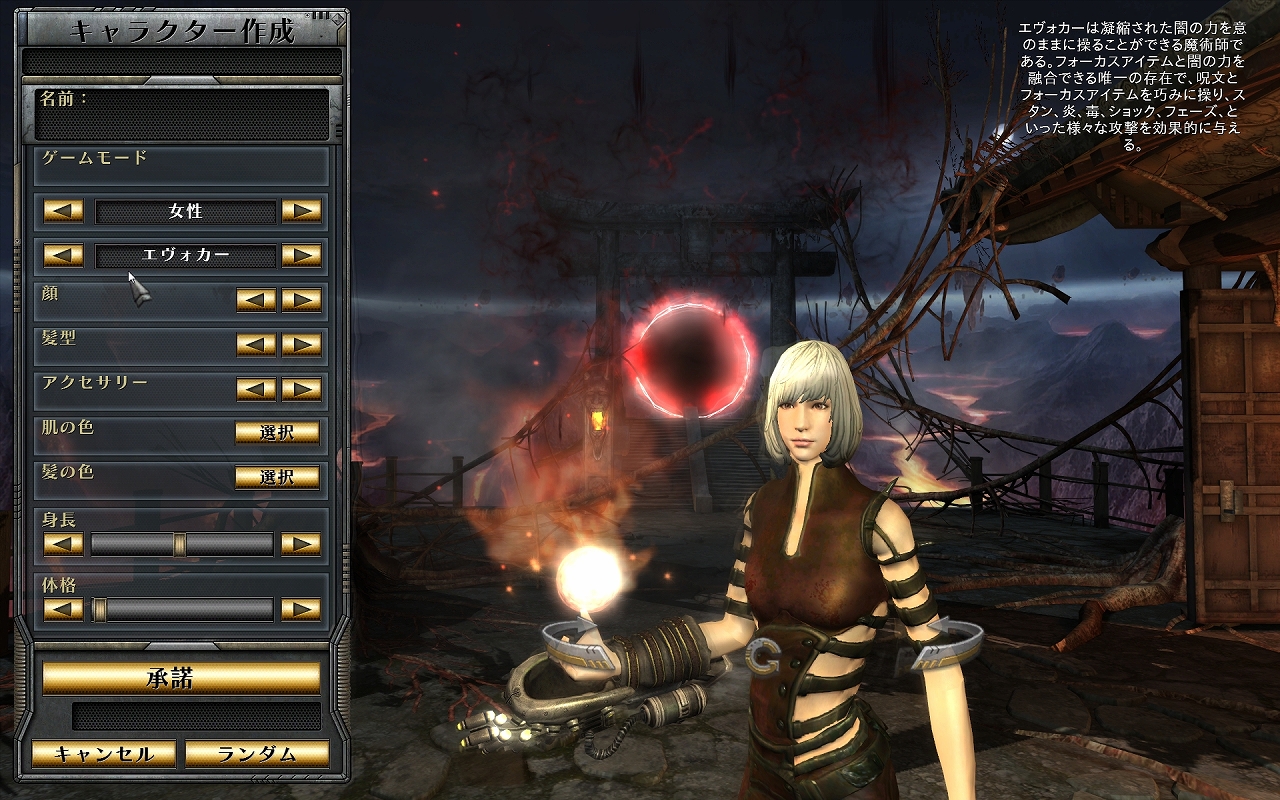Increase height (身長) with right arrow
Screen dimensions: 1280x800
[x=301, y=544]
